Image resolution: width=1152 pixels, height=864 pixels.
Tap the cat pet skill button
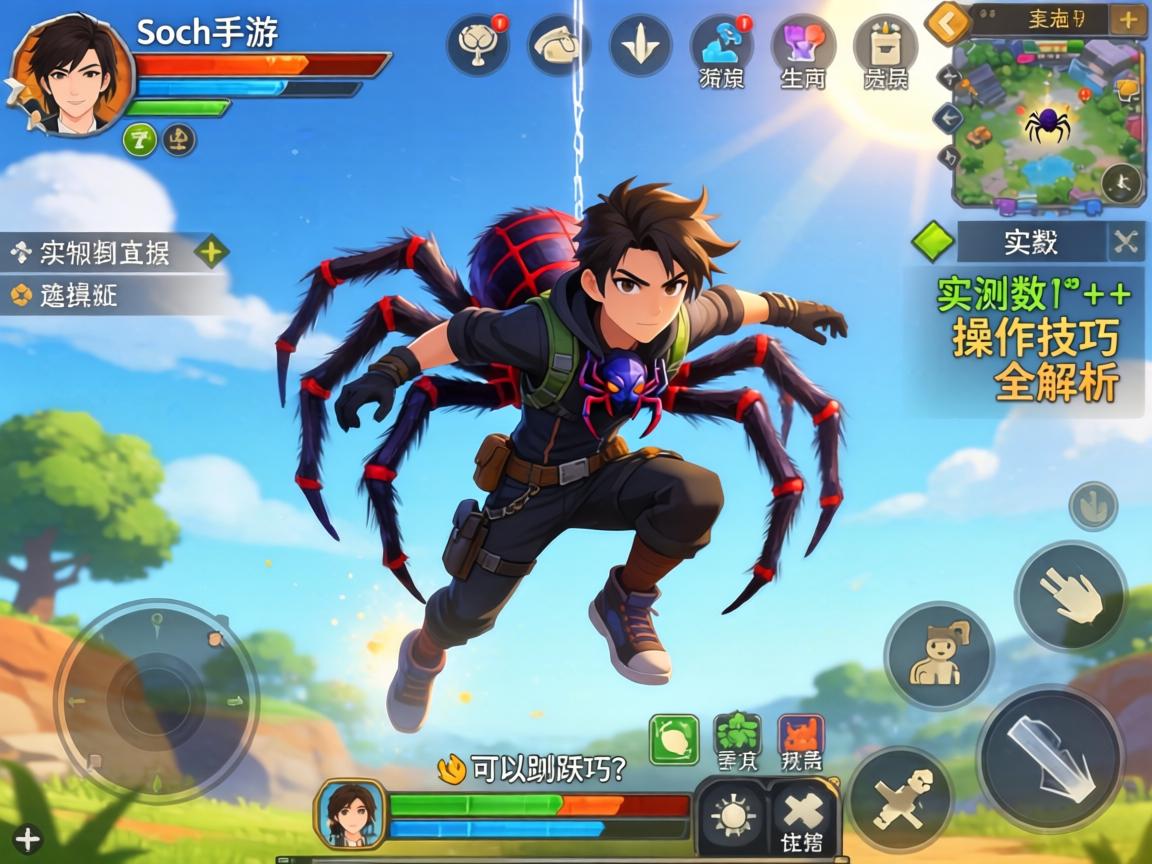pyautogui.click(x=938, y=656)
